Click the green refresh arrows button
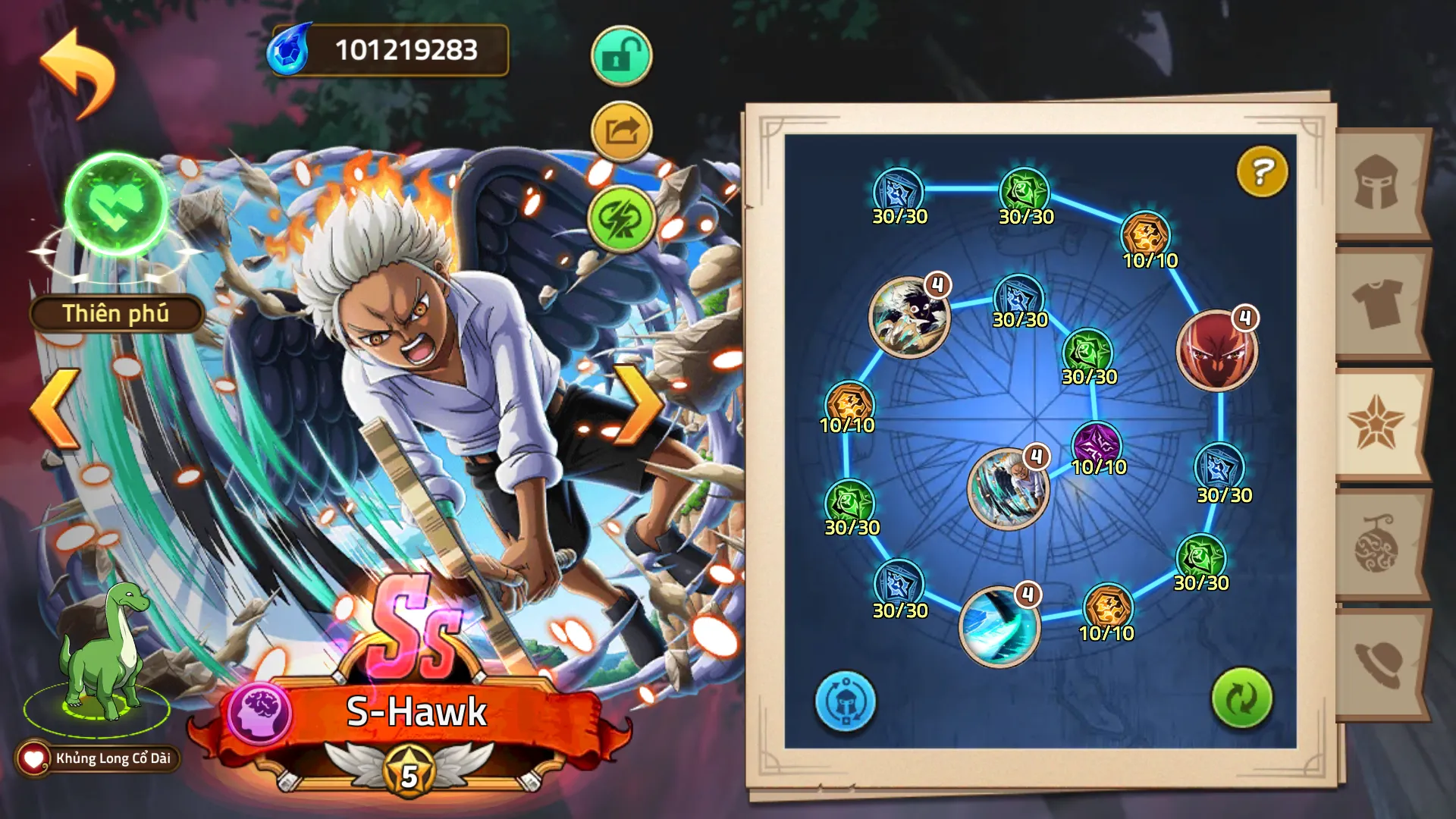This screenshot has width=1456, height=819. 1241,698
